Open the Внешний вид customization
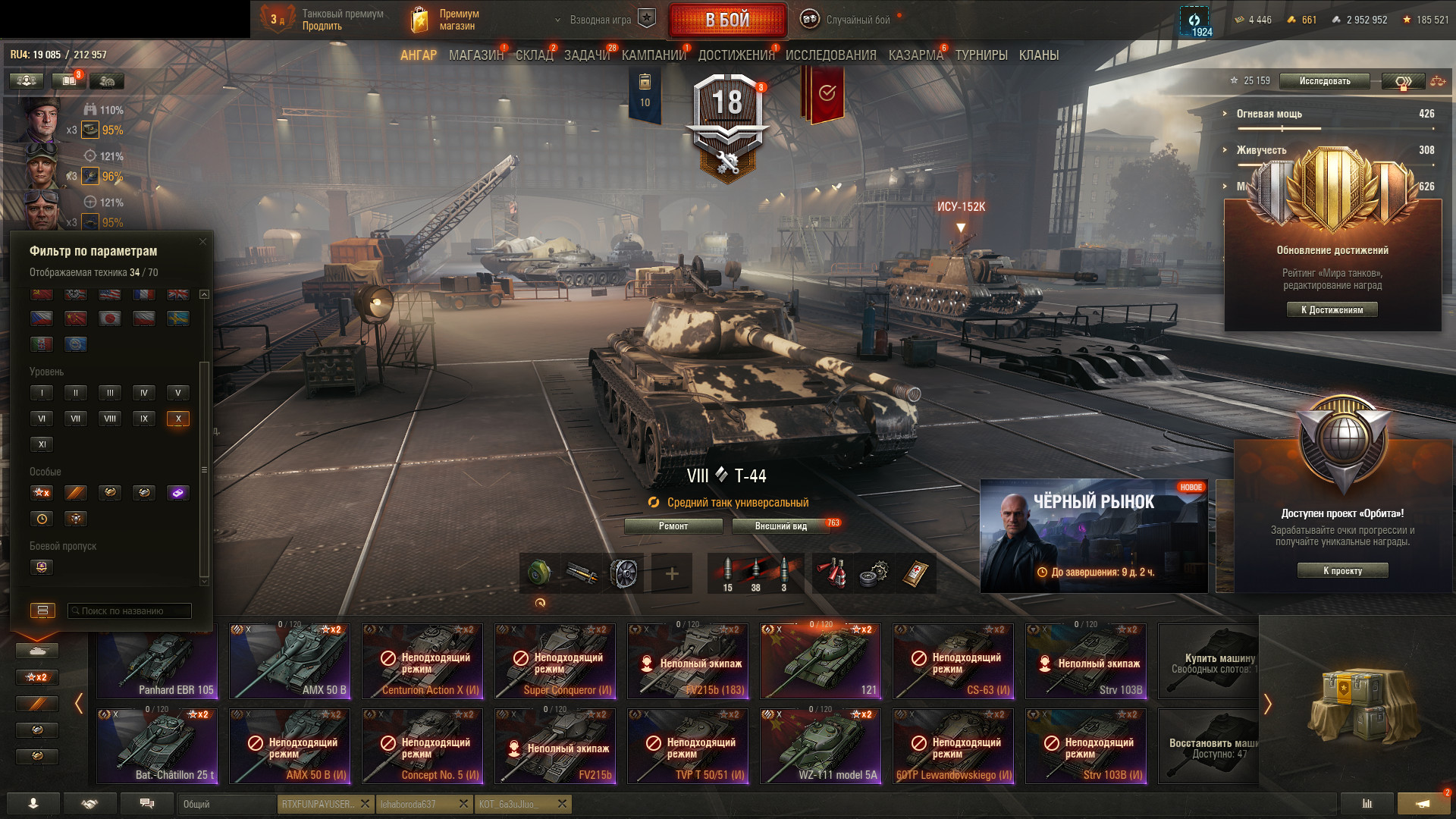The image size is (1456, 819). point(780,526)
